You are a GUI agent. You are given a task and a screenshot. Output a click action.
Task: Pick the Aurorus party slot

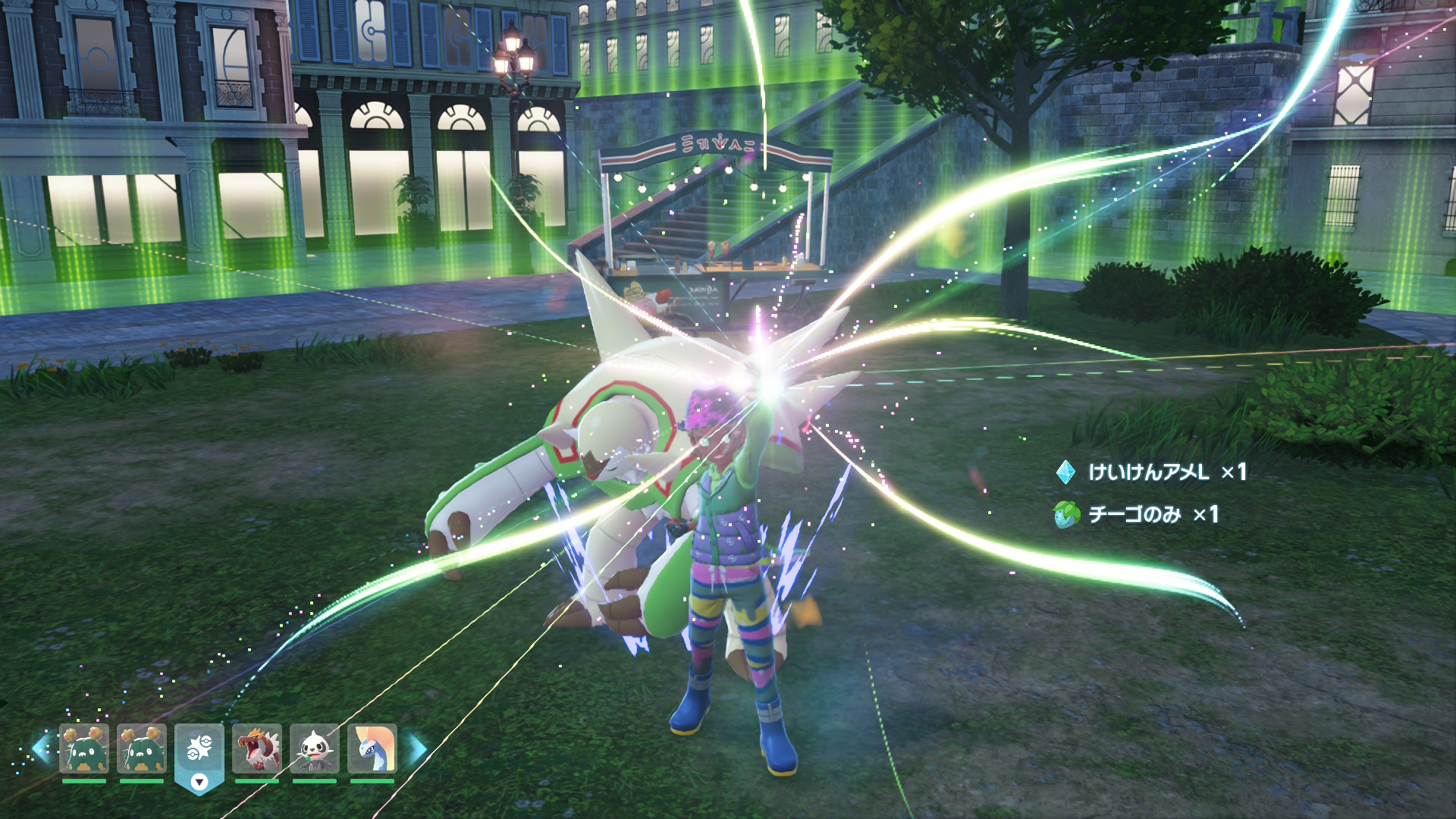tap(372, 748)
